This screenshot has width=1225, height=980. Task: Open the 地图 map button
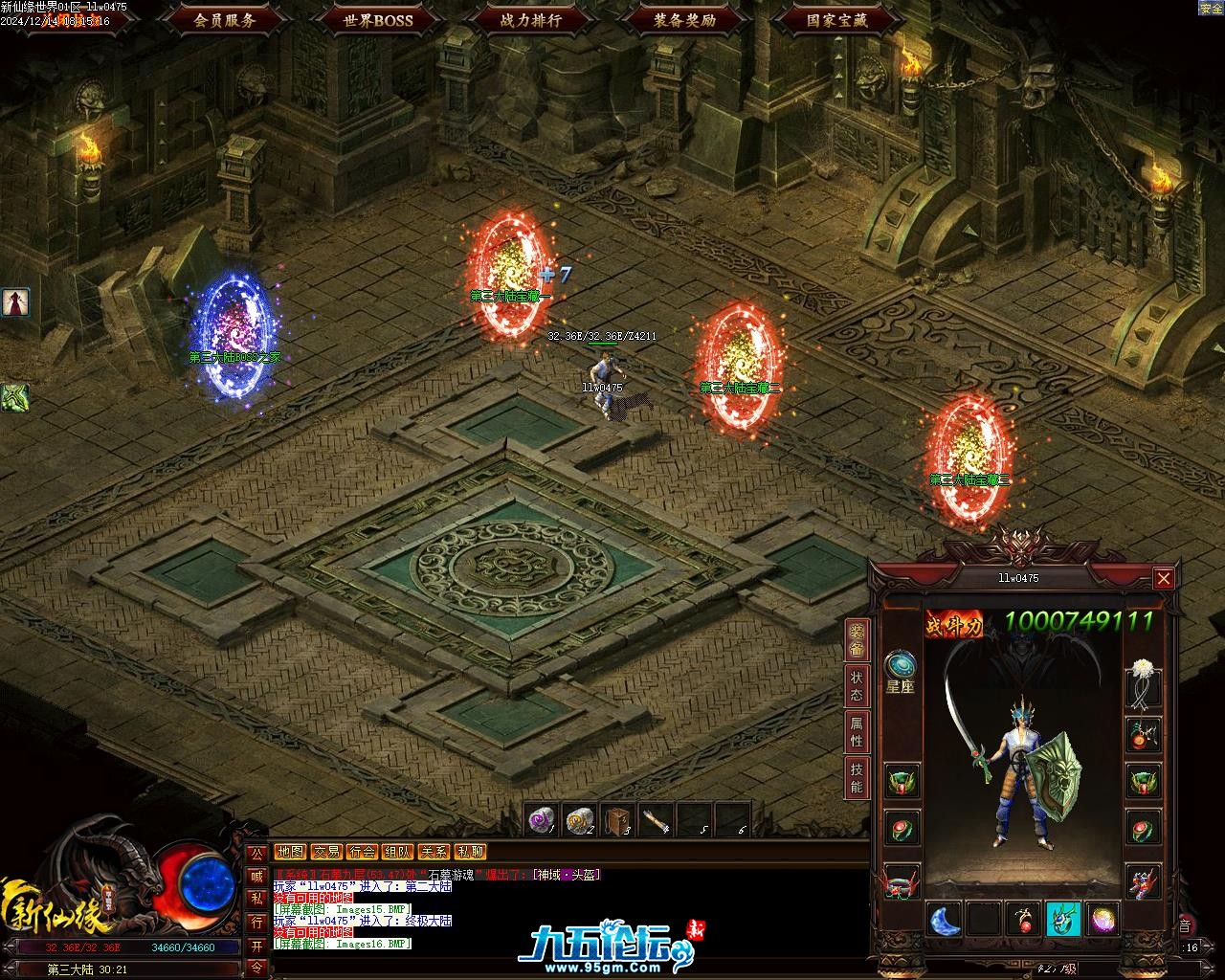coord(290,852)
